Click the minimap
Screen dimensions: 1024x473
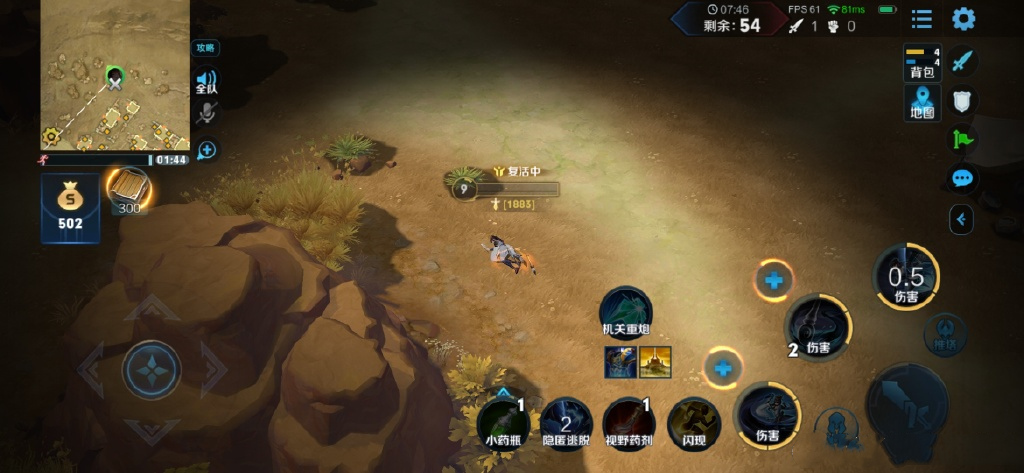tap(114, 75)
